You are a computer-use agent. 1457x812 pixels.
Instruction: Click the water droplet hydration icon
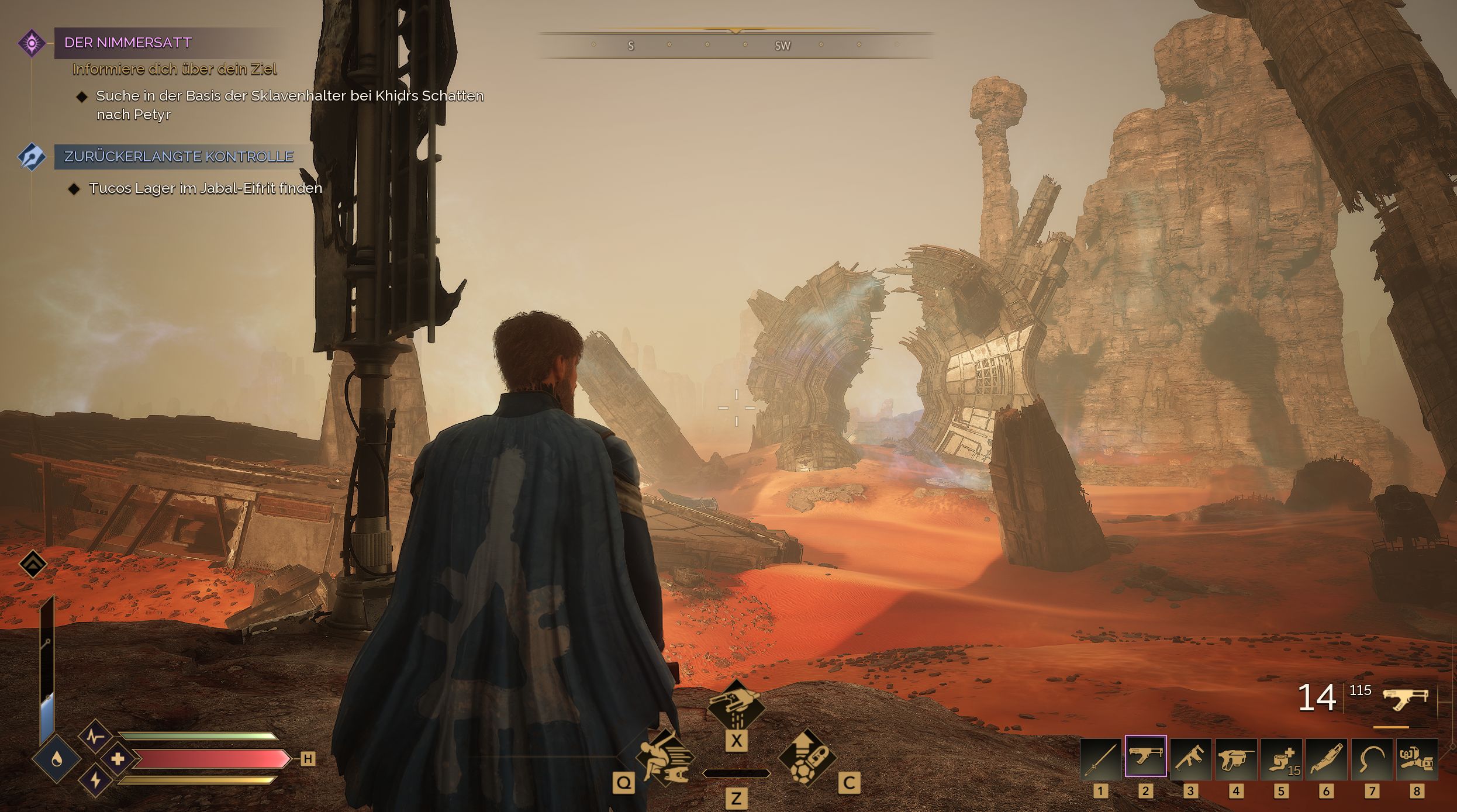57,759
